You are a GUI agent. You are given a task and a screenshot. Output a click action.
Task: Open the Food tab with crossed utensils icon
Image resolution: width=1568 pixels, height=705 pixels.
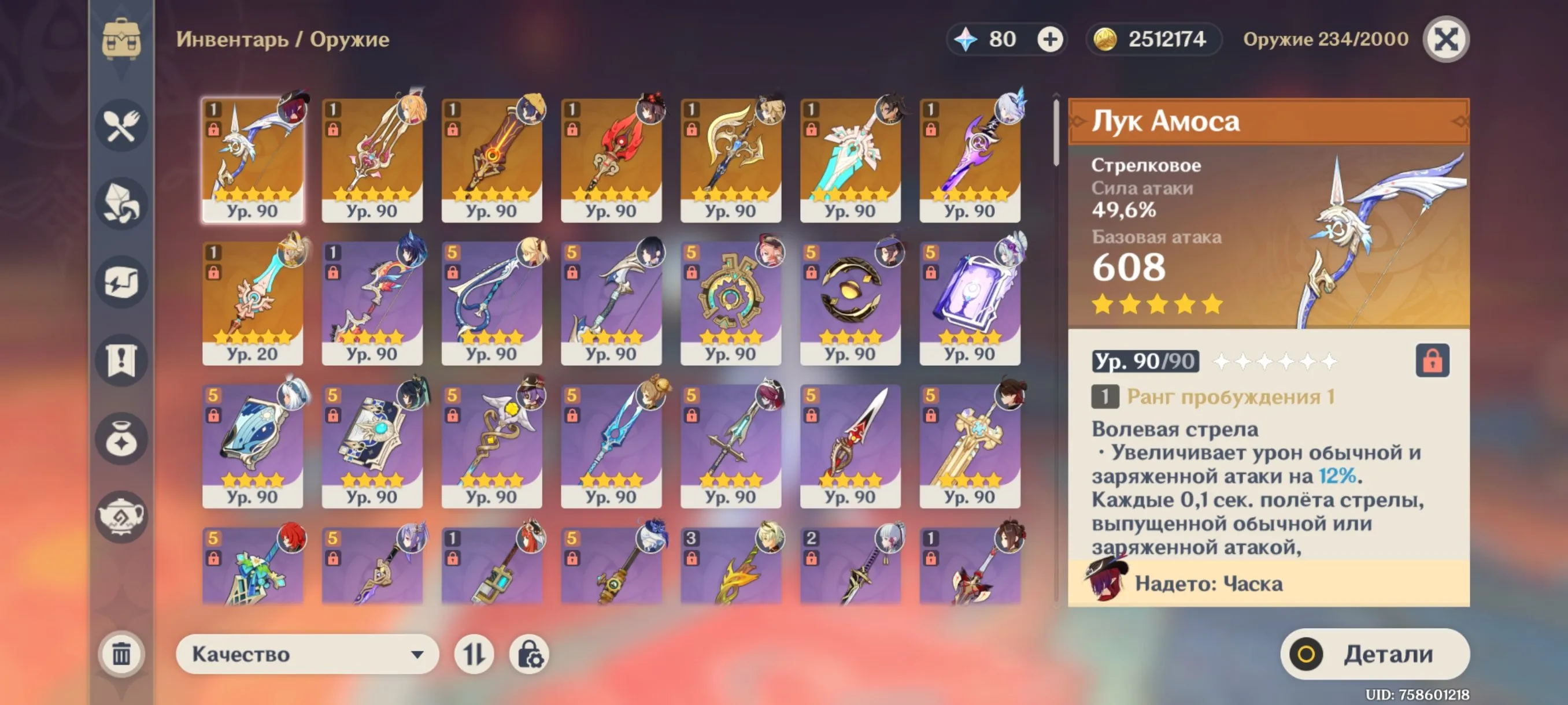(122, 125)
